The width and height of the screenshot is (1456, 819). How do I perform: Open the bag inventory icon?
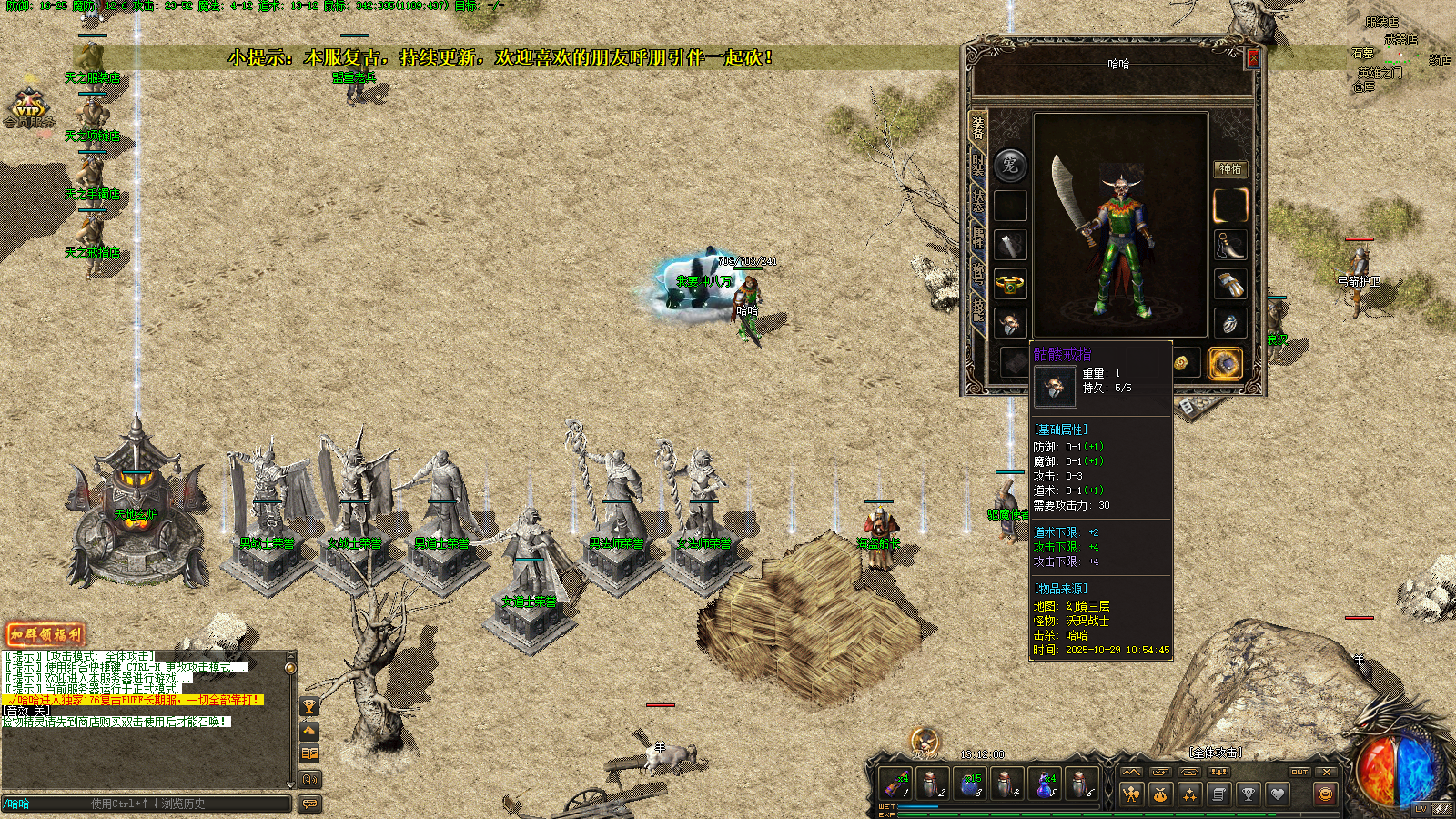[x=1160, y=794]
